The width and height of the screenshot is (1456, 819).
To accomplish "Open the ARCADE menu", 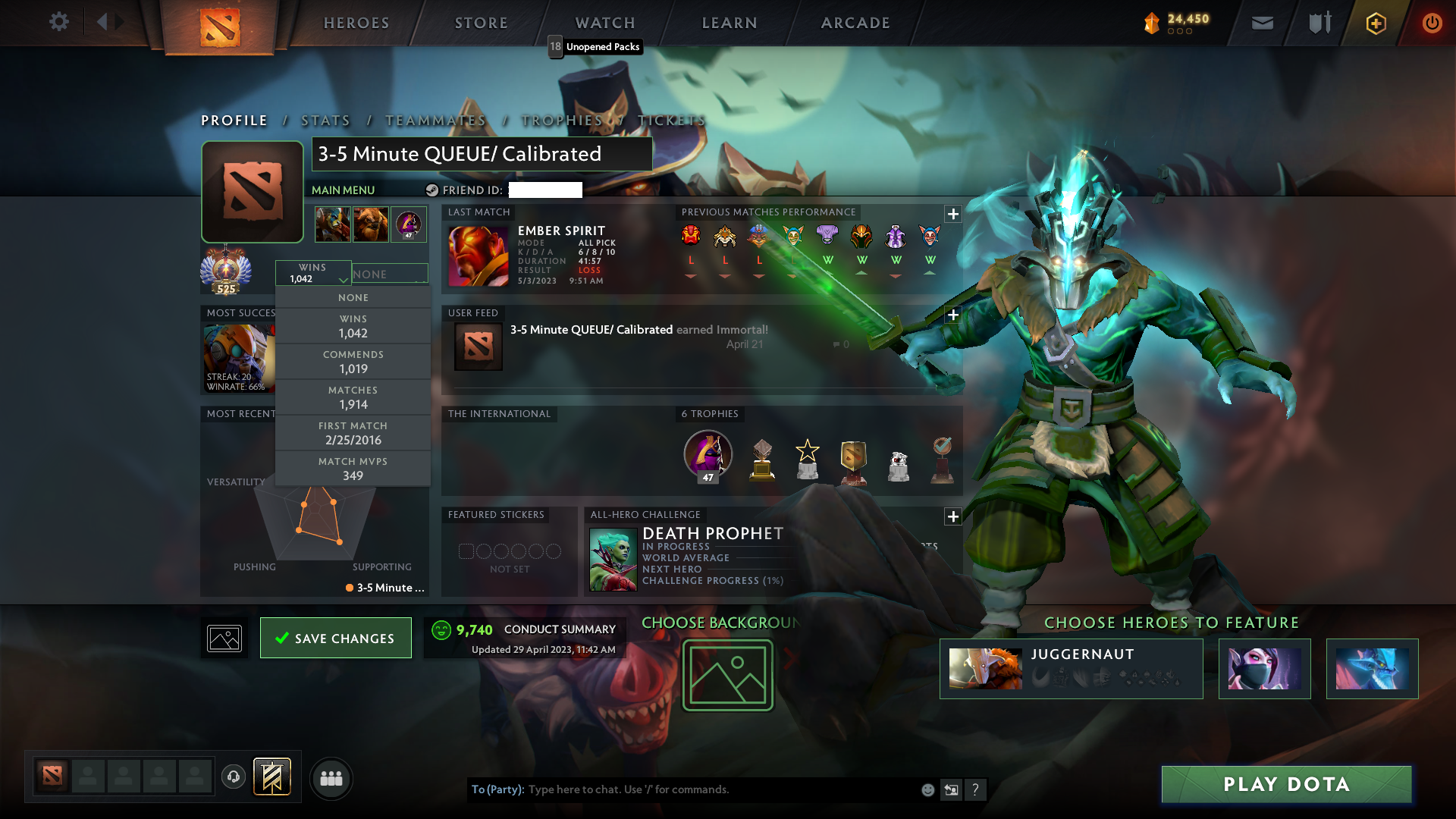I will click(x=855, y=23).
